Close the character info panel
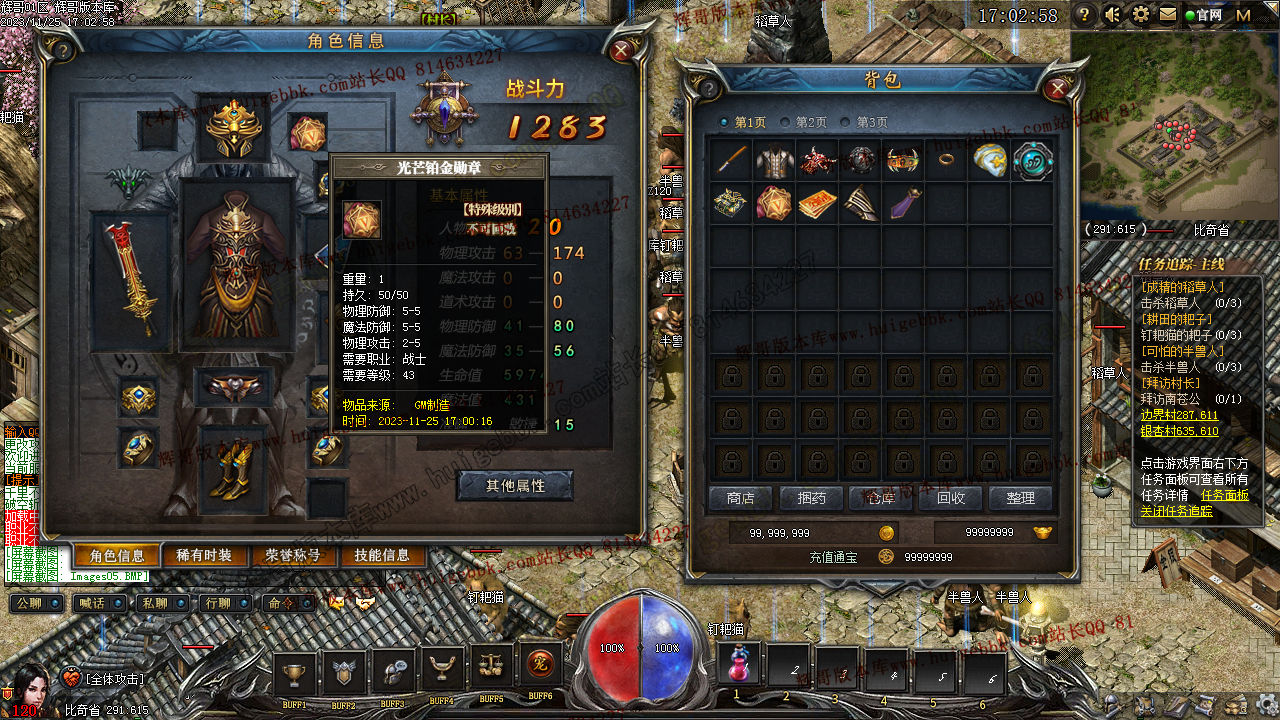The width and height of the screenshot is (1280, 720). (622, 49)
